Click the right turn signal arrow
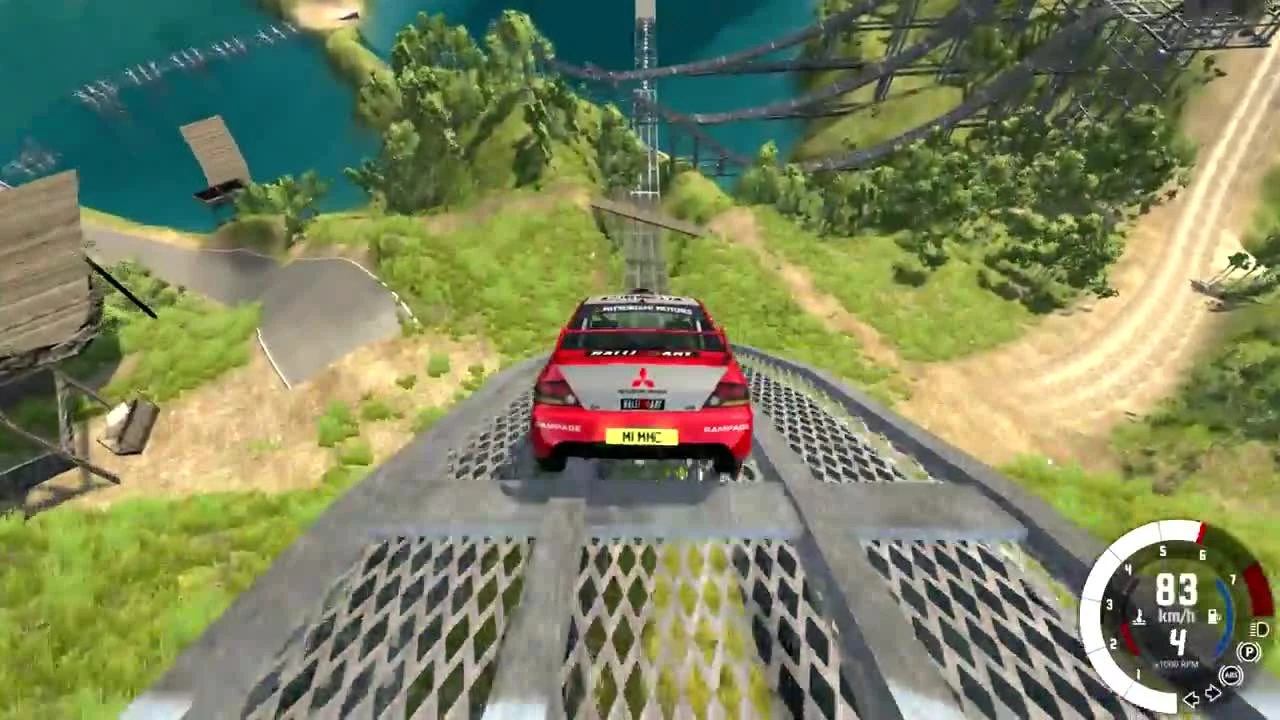Image resolution: width=1280 pixels, height=720 pixels. point(1213,692)
